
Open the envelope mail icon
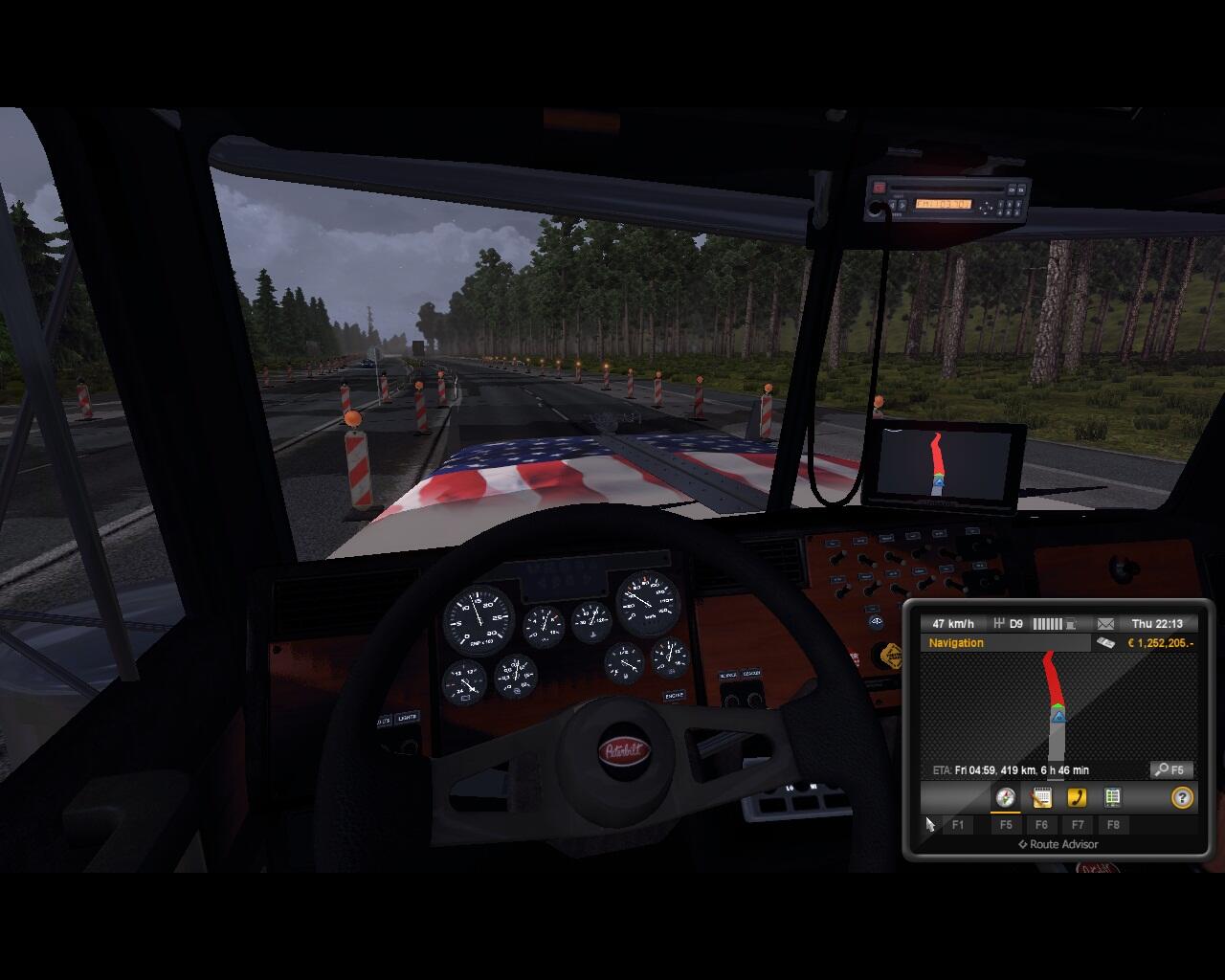(1105, 624)
